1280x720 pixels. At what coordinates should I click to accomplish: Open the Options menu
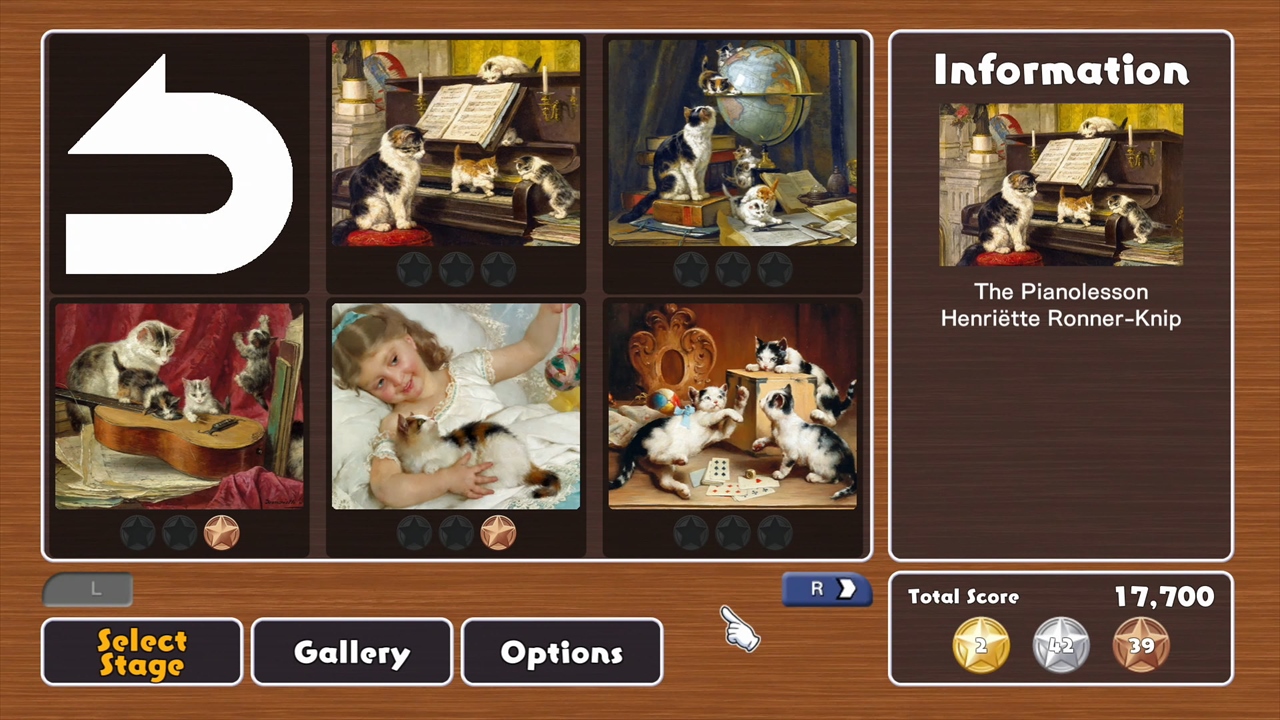pyautogui.click(x=561, y=652)
